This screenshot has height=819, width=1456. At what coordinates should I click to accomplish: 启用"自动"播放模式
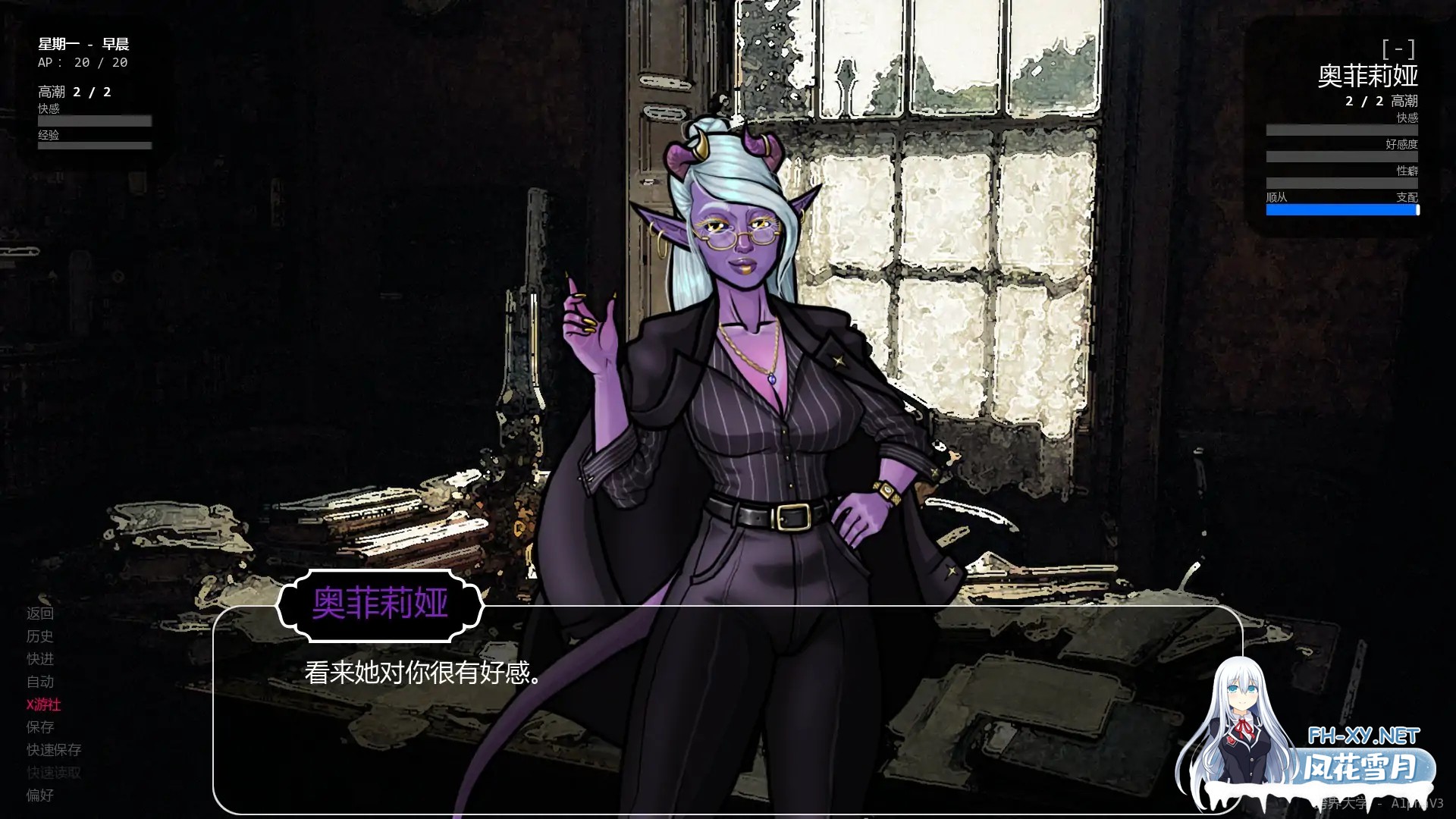[42, 682]
